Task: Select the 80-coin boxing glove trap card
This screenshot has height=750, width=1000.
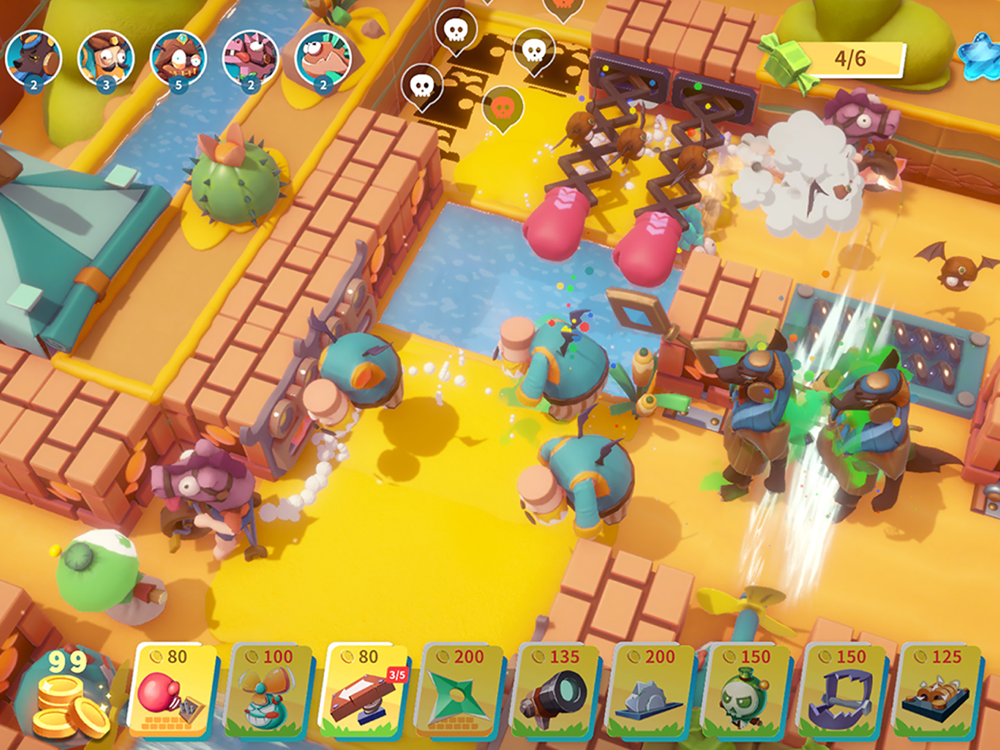Action: tap(171, 691)
